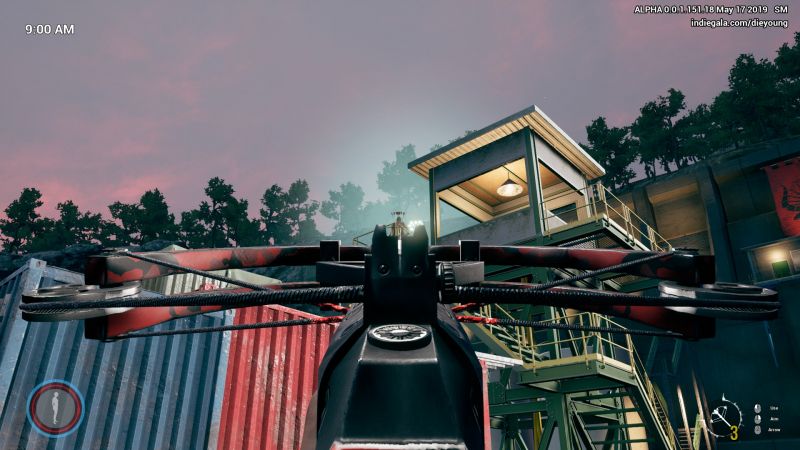Select the crossbow weapon icon
The image size is (800, 450).
click(721, 416)
